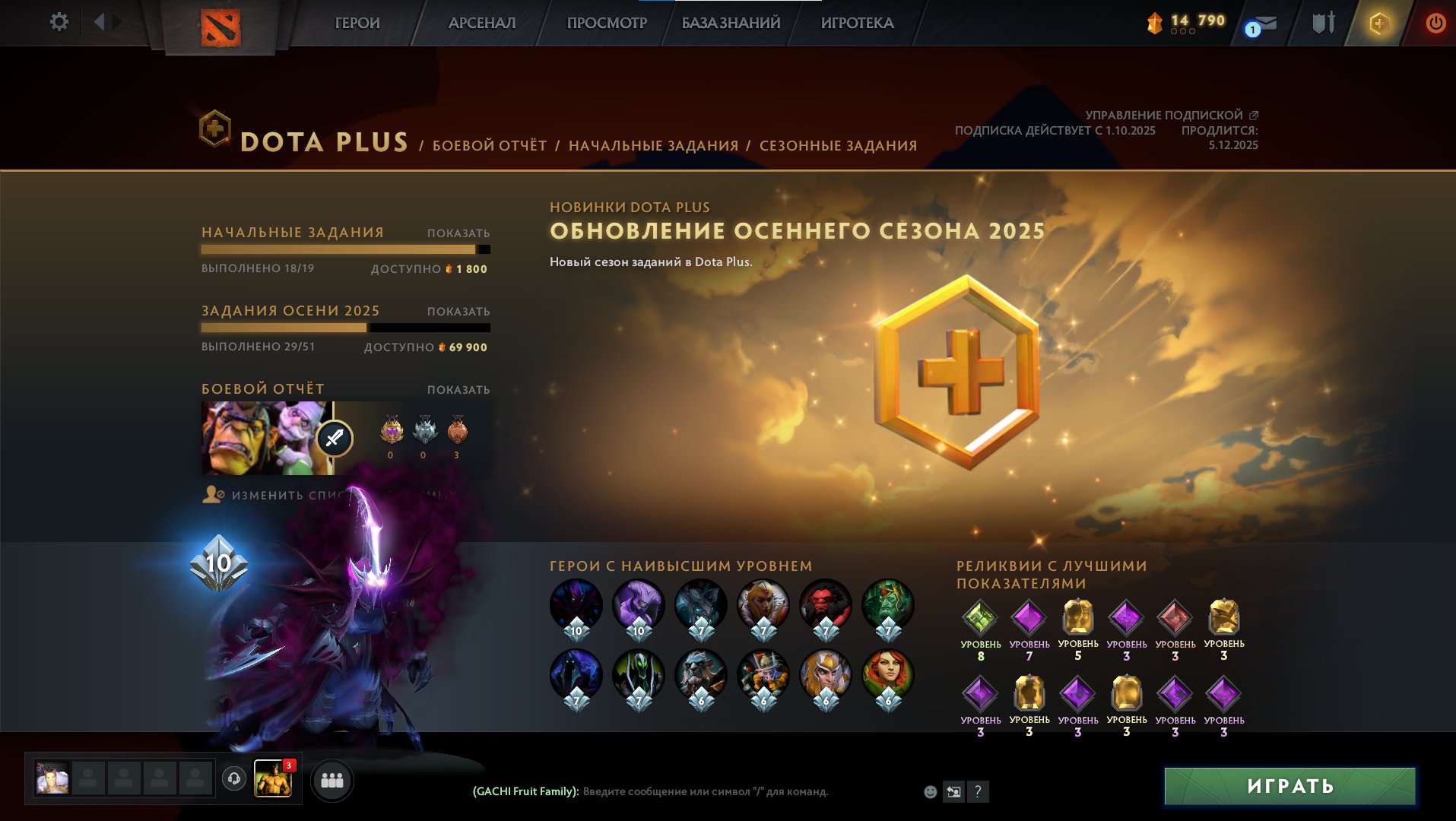
Task: Open inbox mail icon with notification badge
Action: [1264, 22]
